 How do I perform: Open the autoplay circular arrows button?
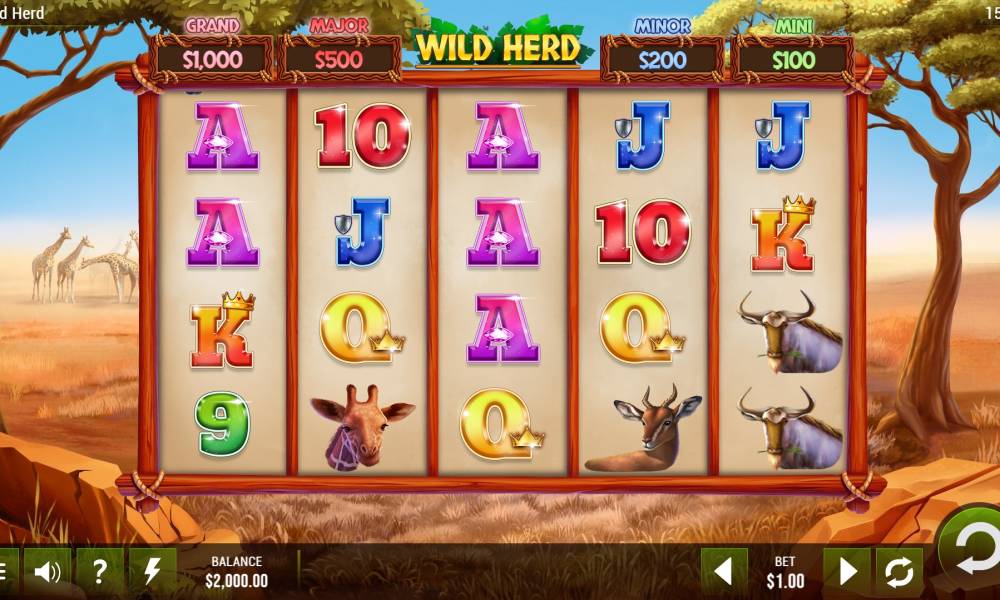(899, 572)
